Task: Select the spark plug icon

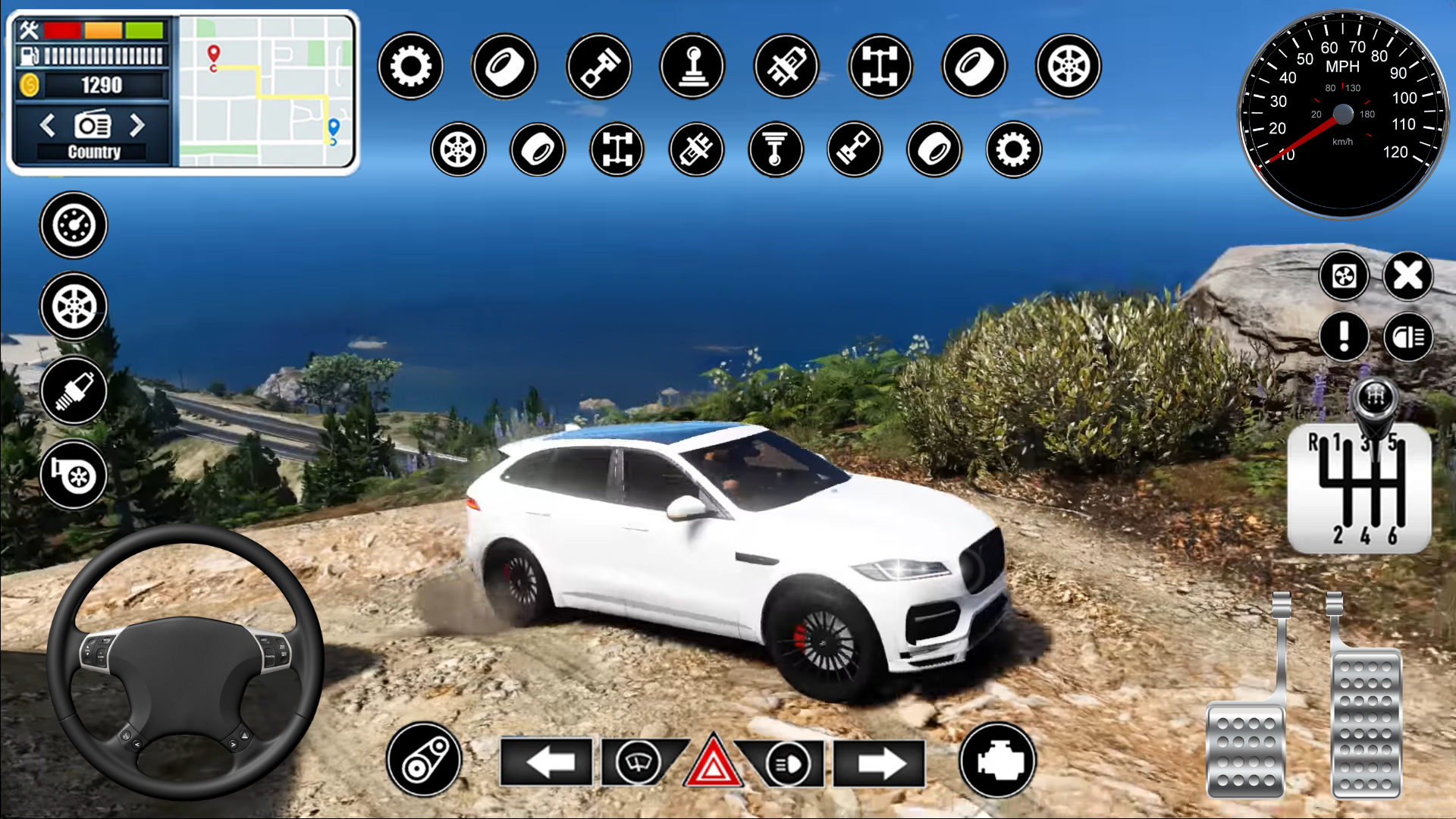Action: coord(74,391)
